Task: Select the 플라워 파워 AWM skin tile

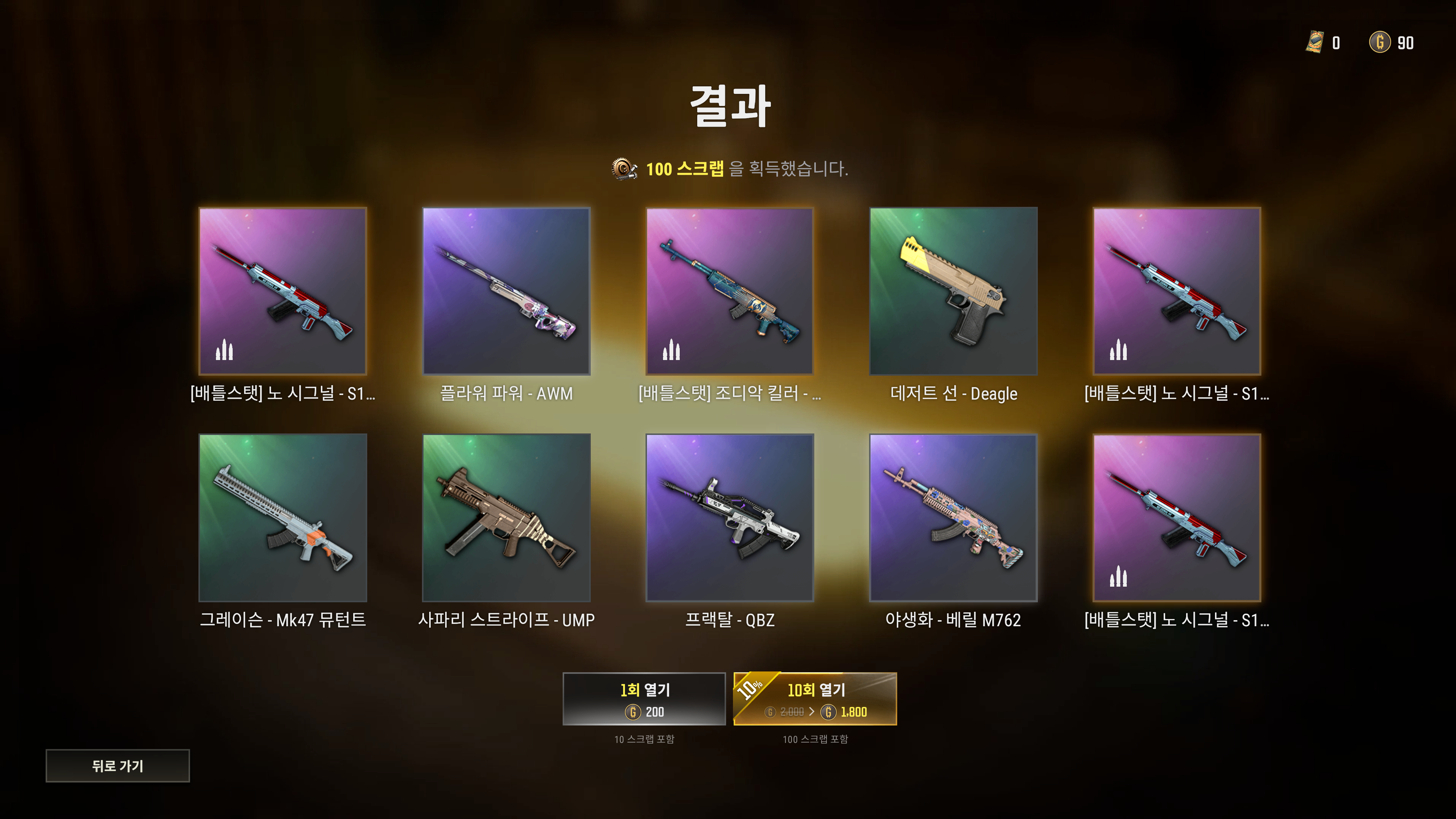Action: tap(506, 291)
